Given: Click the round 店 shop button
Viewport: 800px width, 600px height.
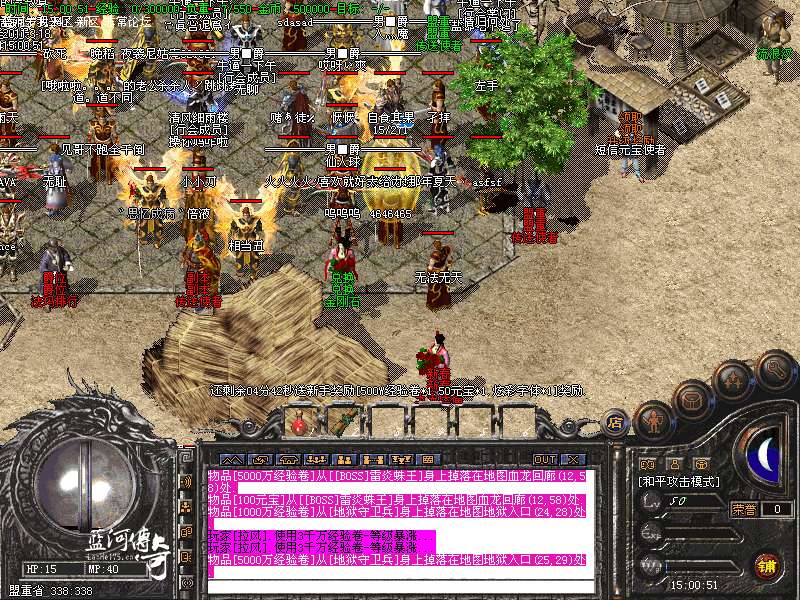Looking at the screenshot, I should point(615,423).
